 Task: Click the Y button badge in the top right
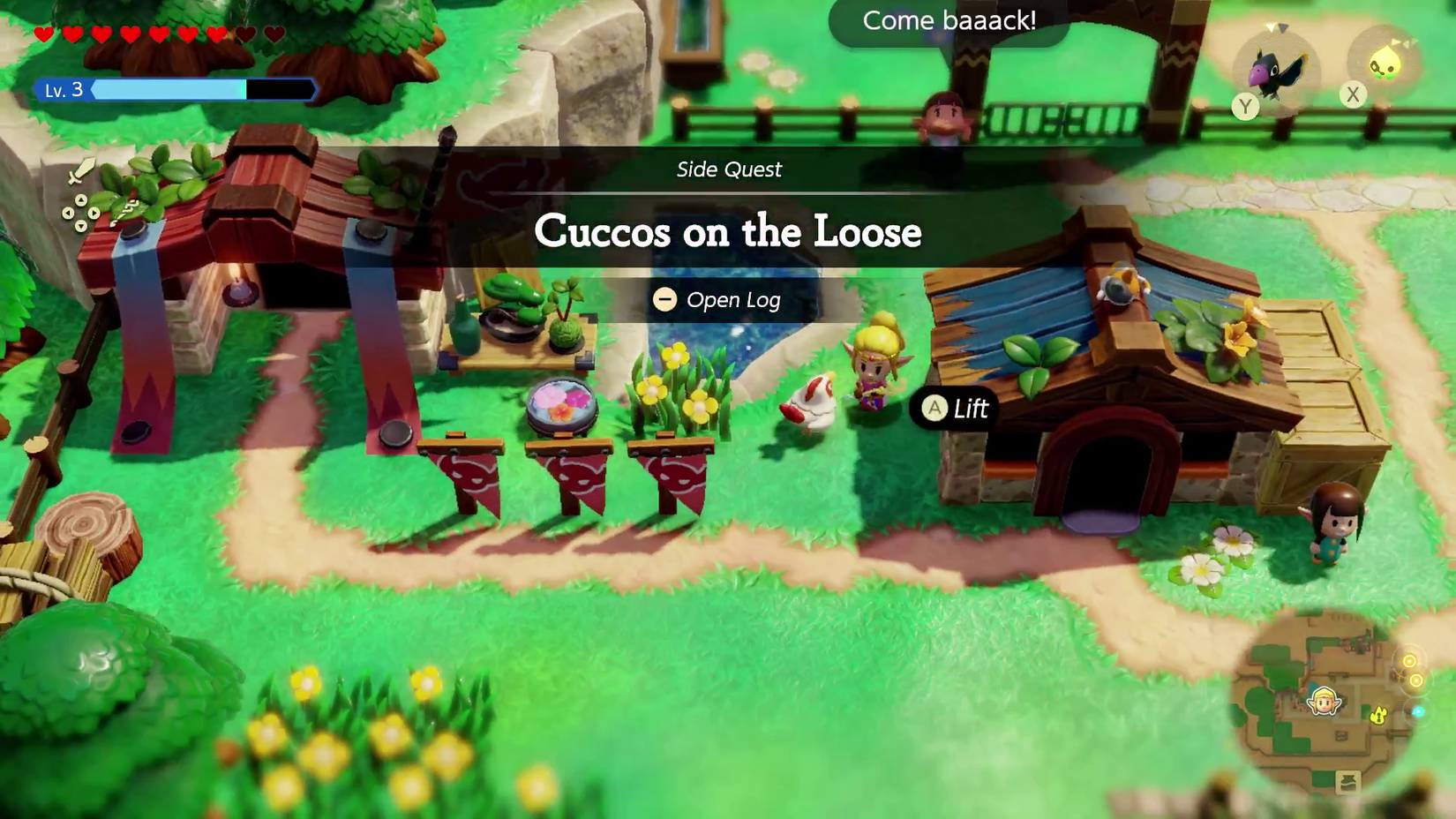coord(1247,105)
